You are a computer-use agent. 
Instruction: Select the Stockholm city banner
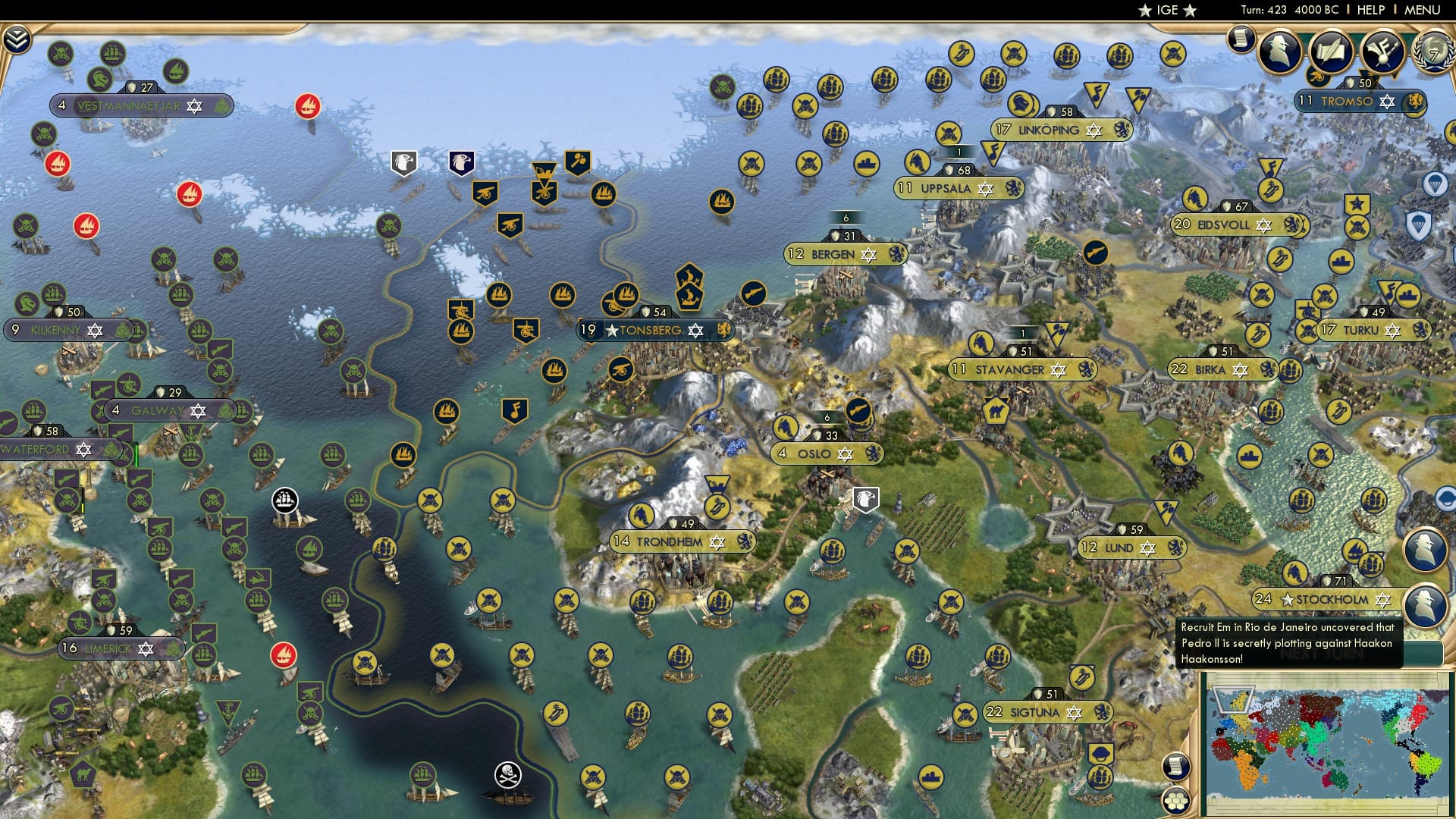(x=1323, y=599)
